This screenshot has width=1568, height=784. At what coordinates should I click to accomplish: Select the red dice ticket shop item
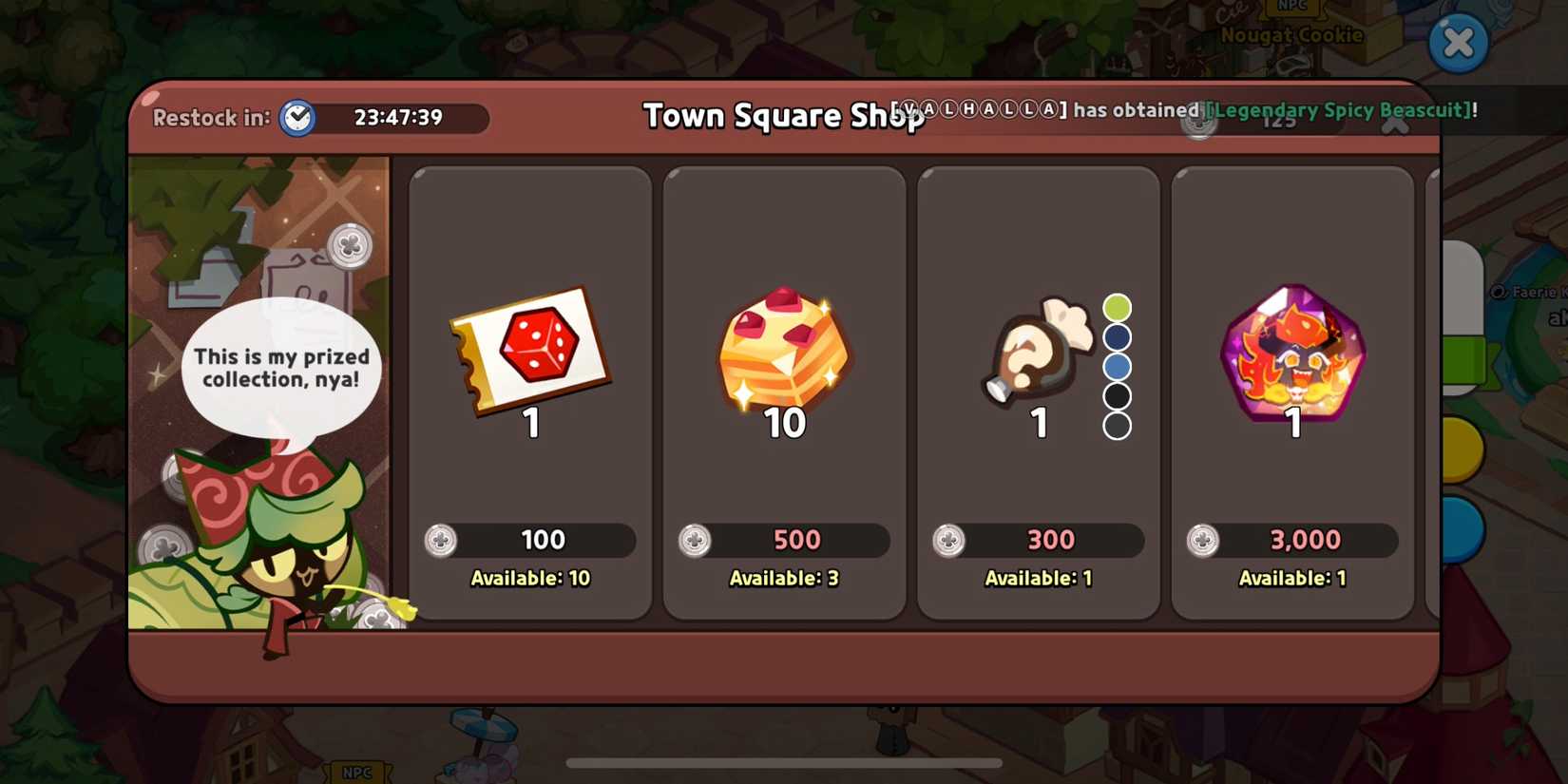pos(529,352)
